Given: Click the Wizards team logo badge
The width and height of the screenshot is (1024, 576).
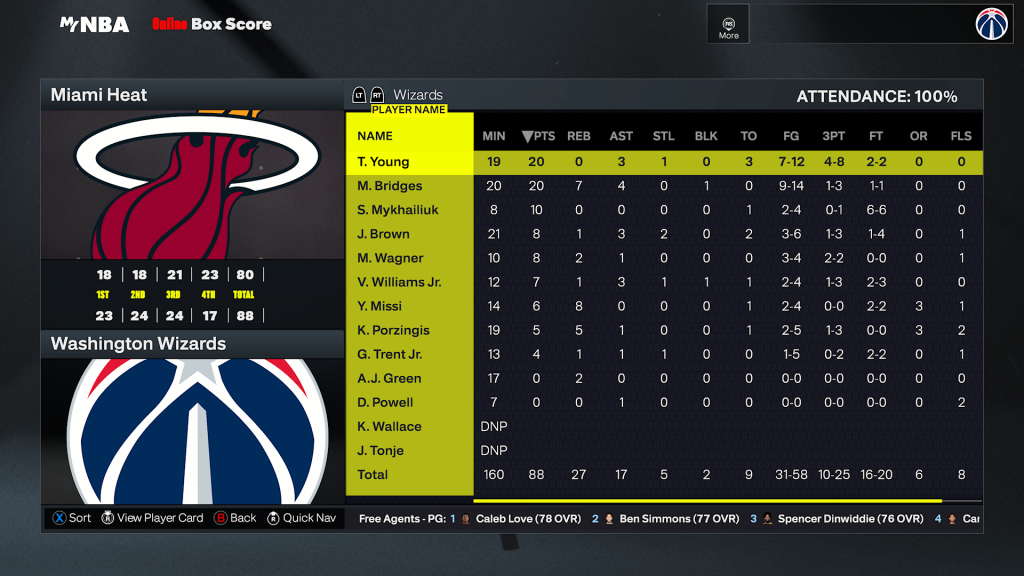Looking at the screenshot, I should (994, 24).
